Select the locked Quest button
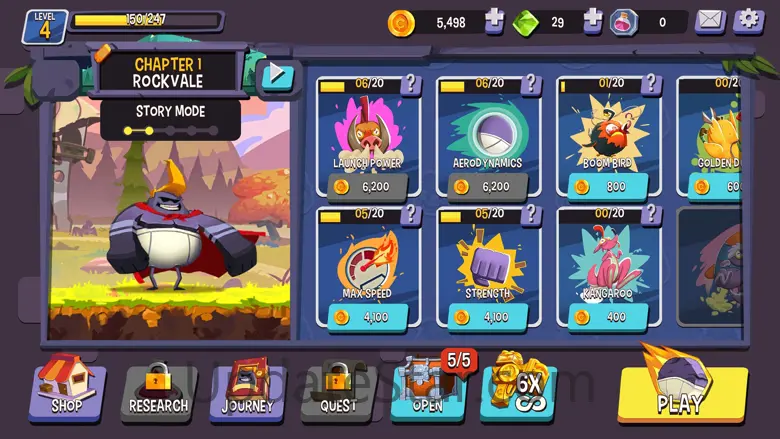 tap(337, 389)
